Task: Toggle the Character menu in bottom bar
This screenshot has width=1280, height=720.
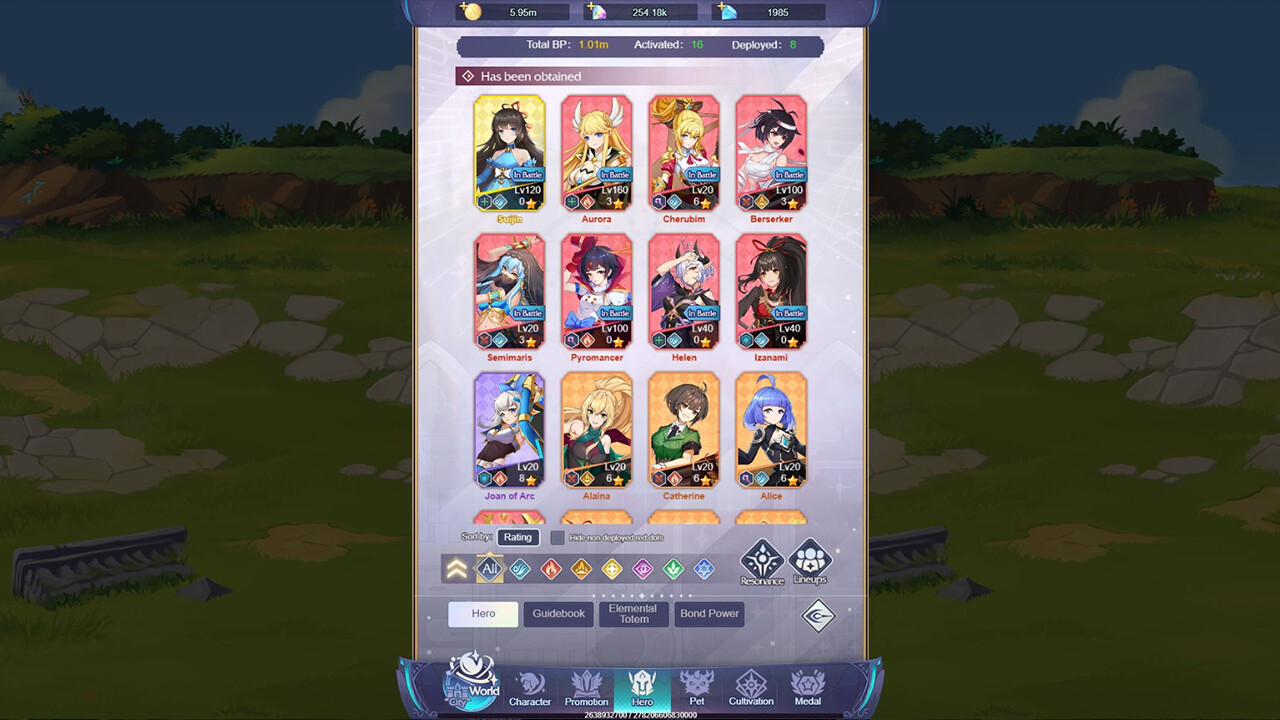Action: point(530,688)
